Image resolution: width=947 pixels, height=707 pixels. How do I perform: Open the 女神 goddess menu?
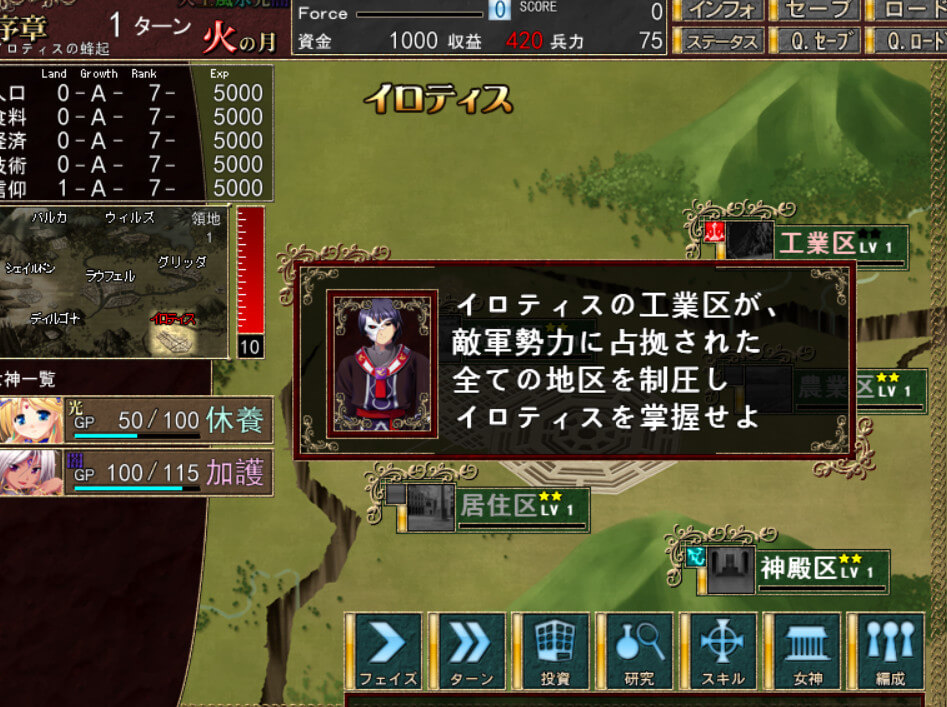pos(805,651)
